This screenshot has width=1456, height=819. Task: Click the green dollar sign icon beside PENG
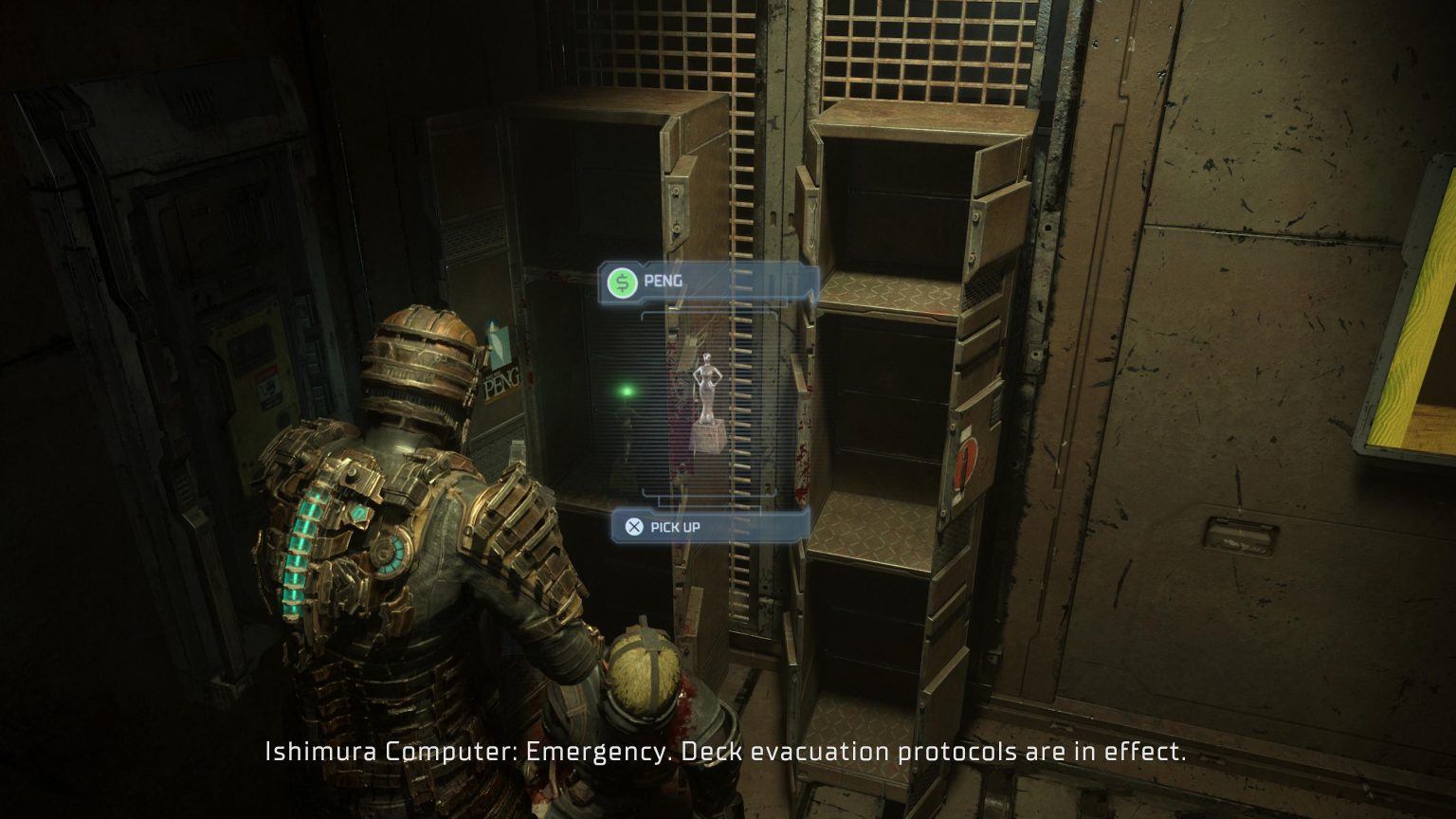(x=623, y=281)
